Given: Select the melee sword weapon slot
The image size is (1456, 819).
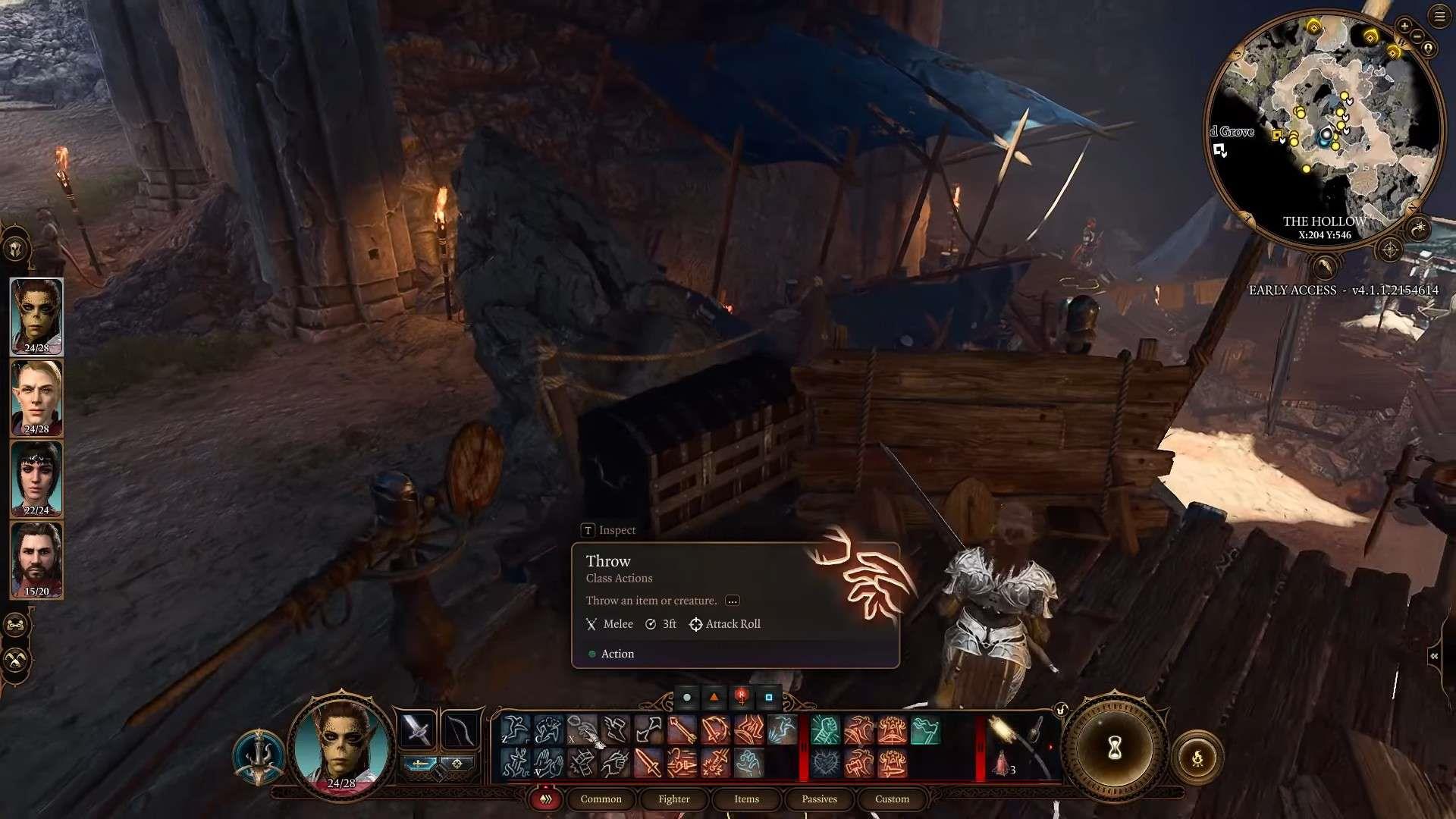Looking at the screenshot, I should pos(417,730).
